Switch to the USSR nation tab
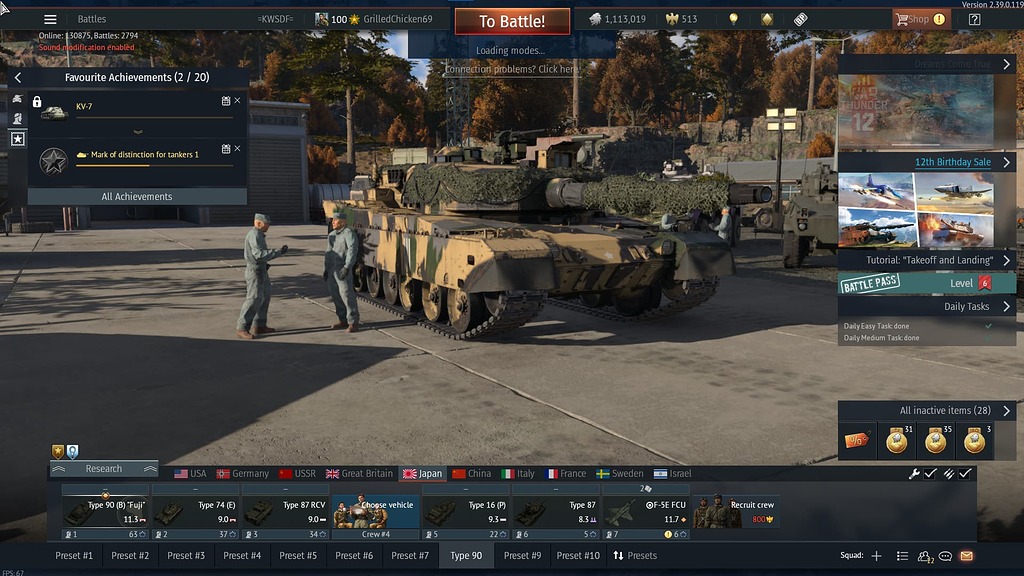This screenshot has width=1024, height=576. click(297, 474)
